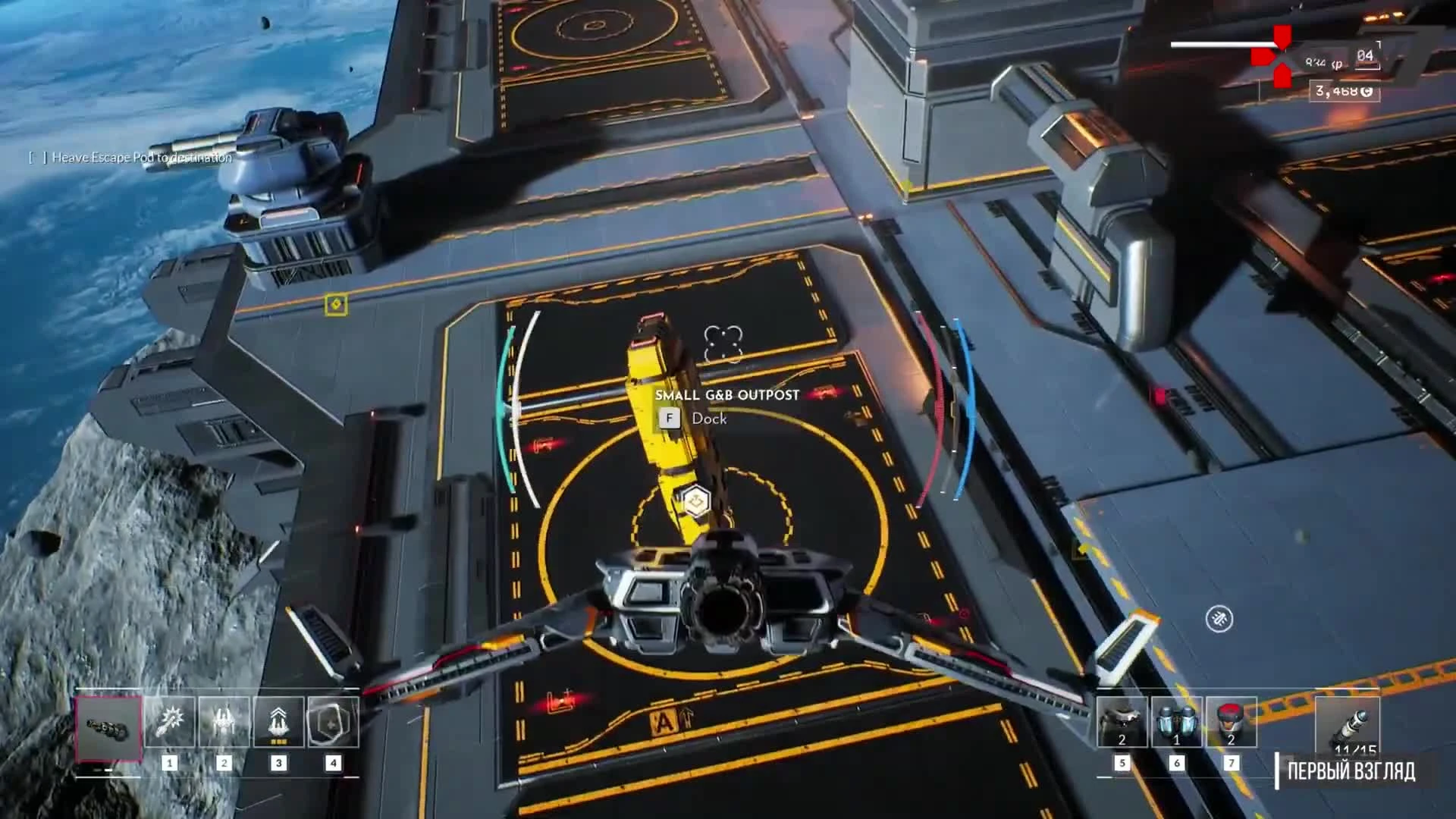The height and width of the screenshot is (819, 1456).
Task: Click the SMALL G&B OUTPOST label
Action: [x=727, y=394]
